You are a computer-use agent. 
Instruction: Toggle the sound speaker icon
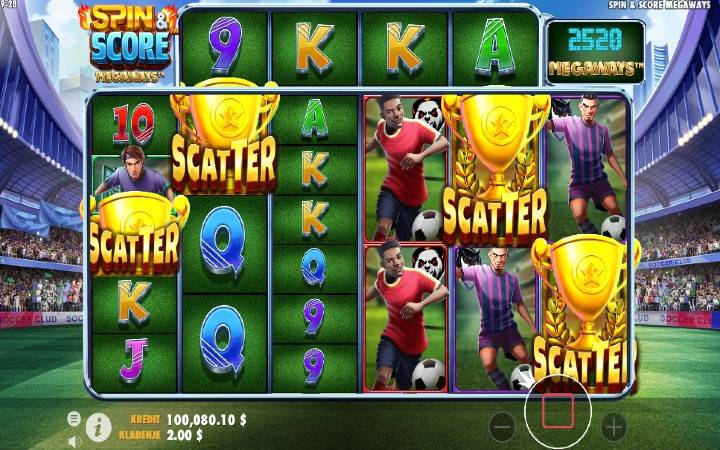(x=74, y=440)
